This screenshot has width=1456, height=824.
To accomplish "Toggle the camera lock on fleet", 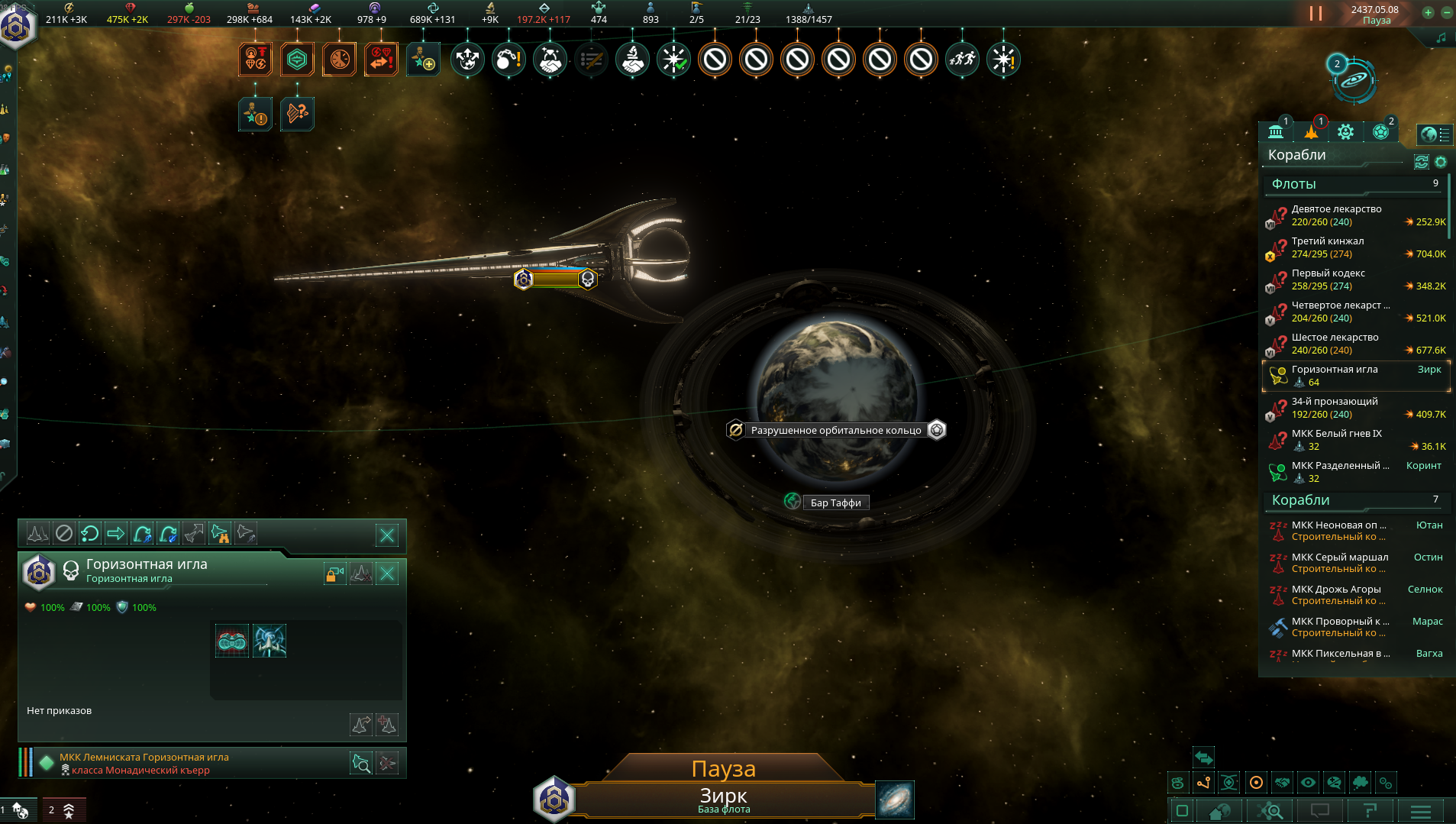I will pyautogui.click(x=335, y=574).
